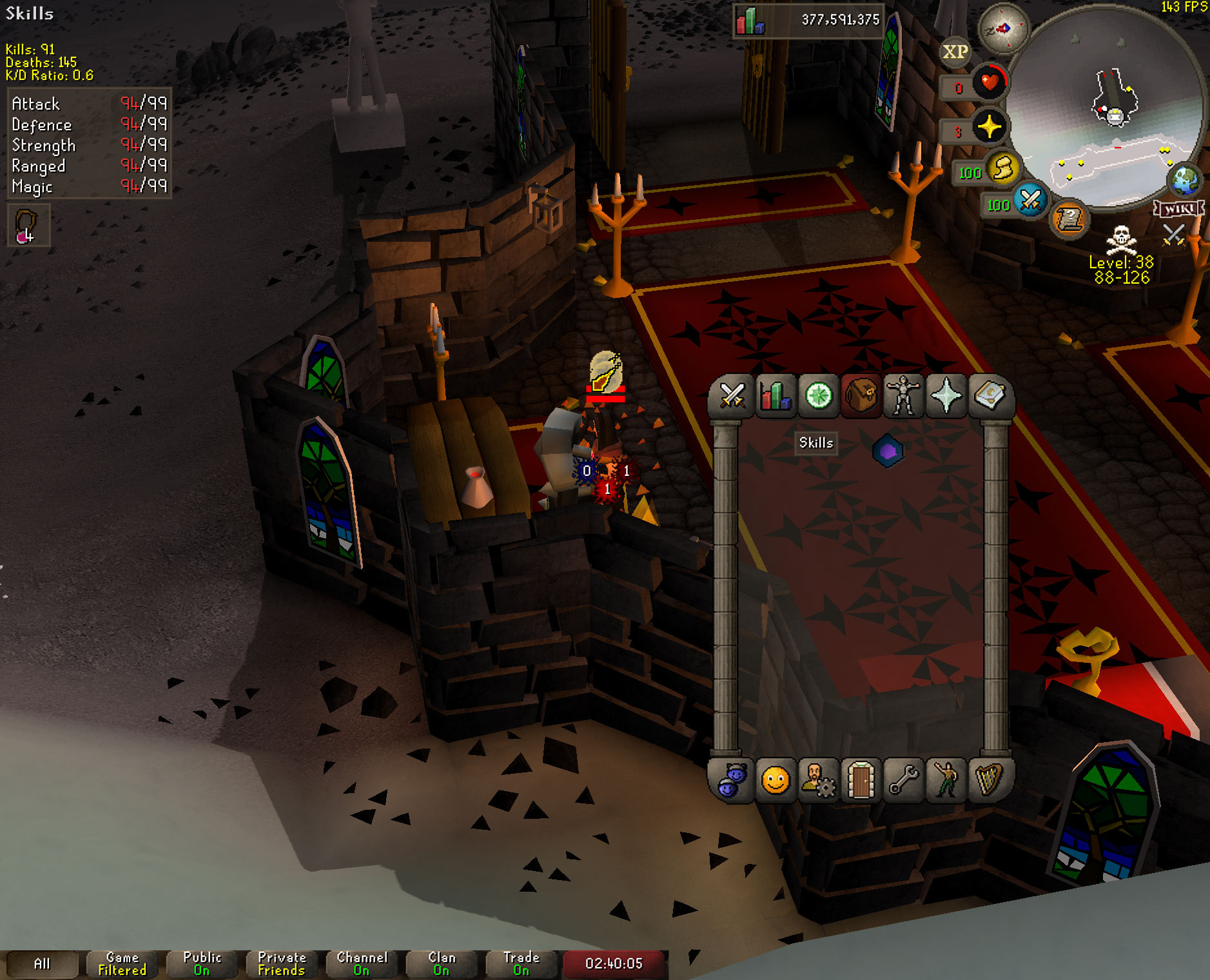Open Settings with the wrench tab

(904, 780)
